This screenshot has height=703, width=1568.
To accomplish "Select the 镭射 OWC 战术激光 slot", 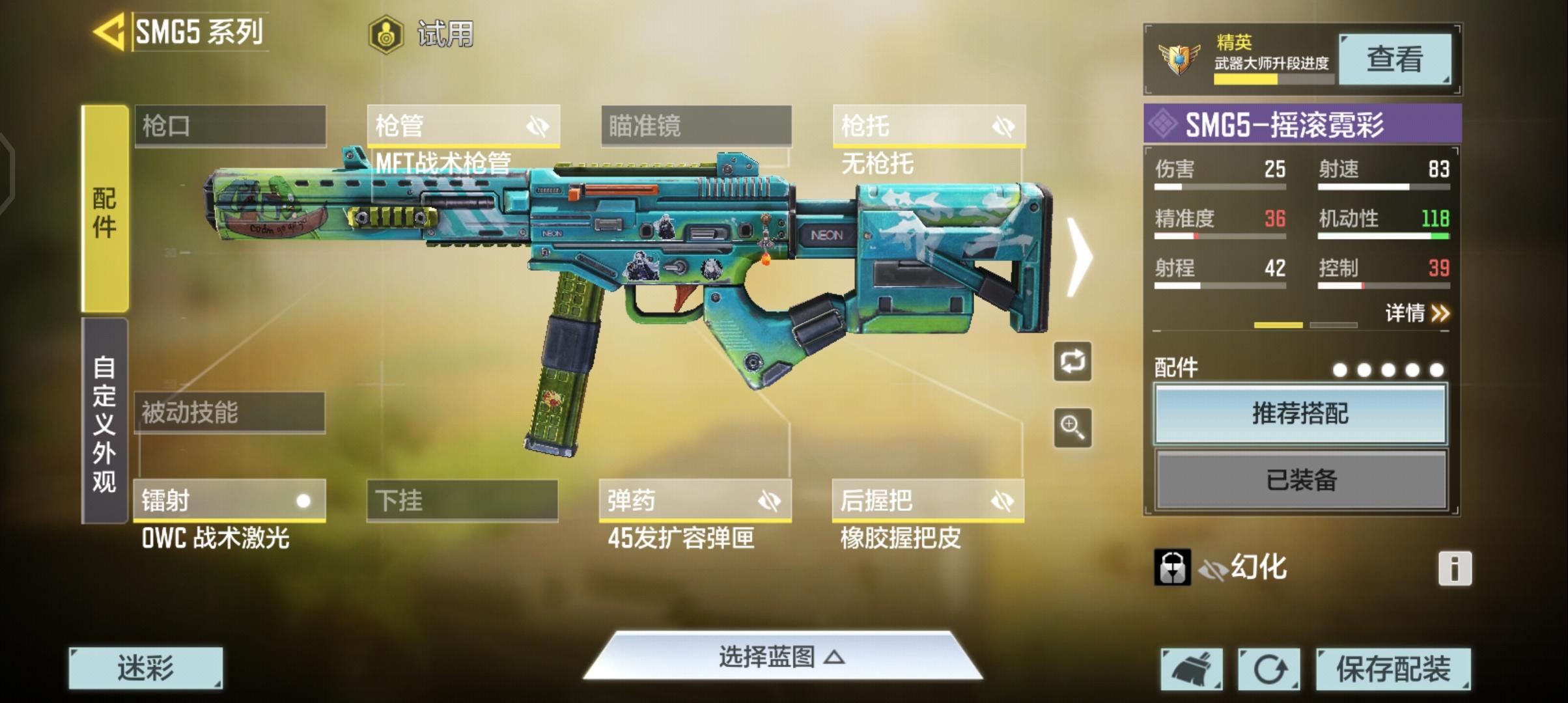I will [228, 501].
